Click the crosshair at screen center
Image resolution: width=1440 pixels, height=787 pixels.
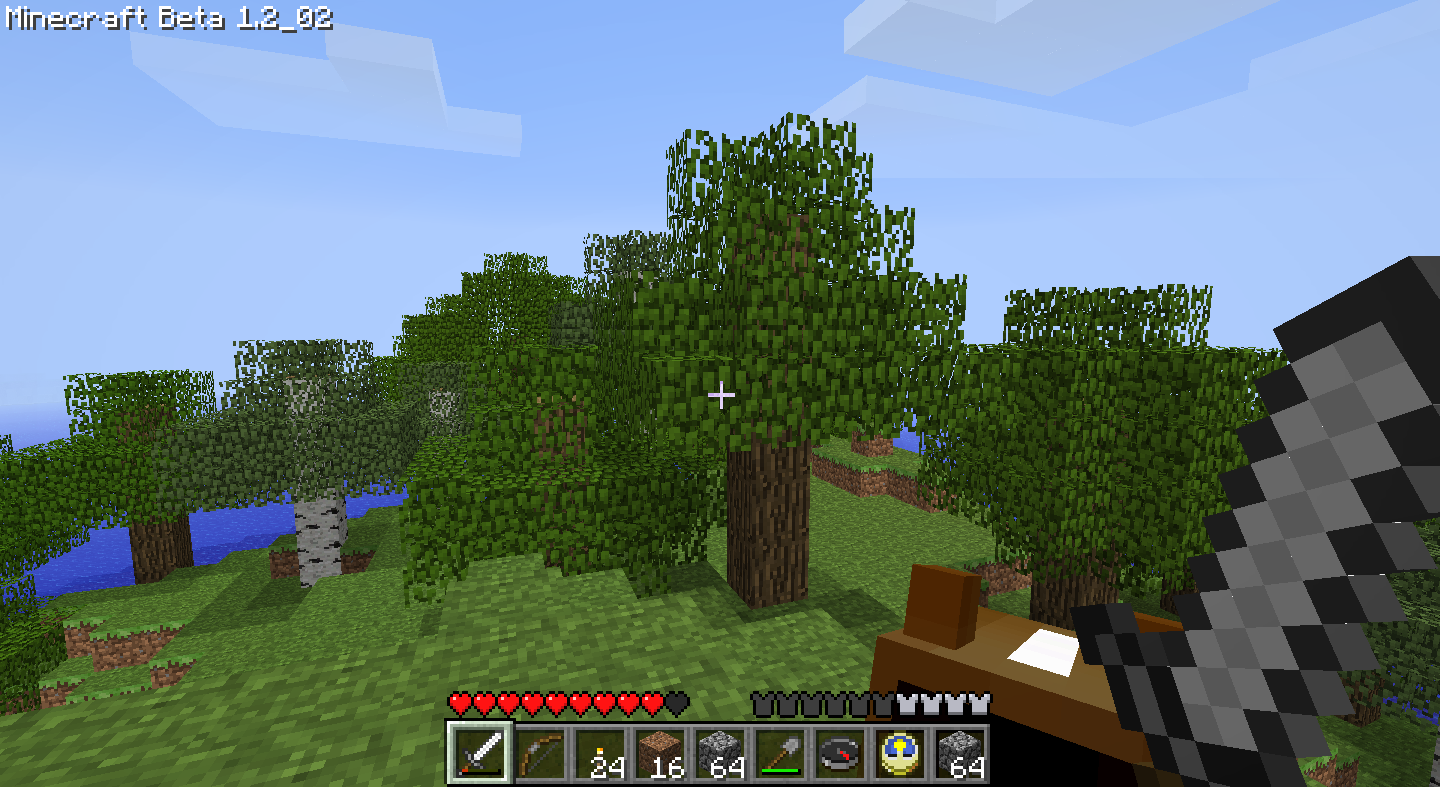[x=722, y=396]
